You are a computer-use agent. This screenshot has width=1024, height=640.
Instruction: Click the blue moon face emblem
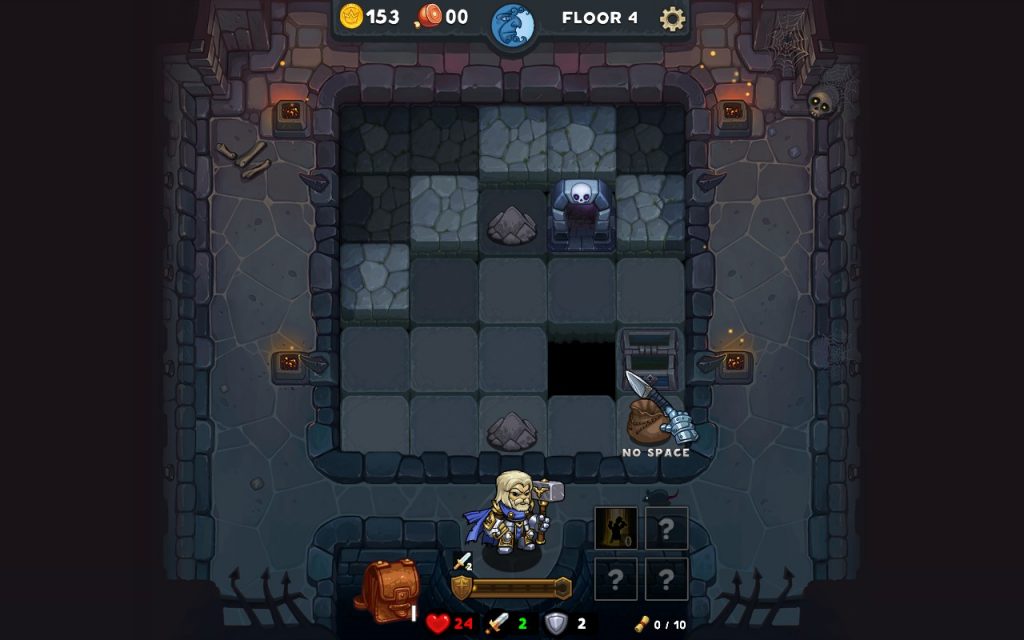point(513,24)
